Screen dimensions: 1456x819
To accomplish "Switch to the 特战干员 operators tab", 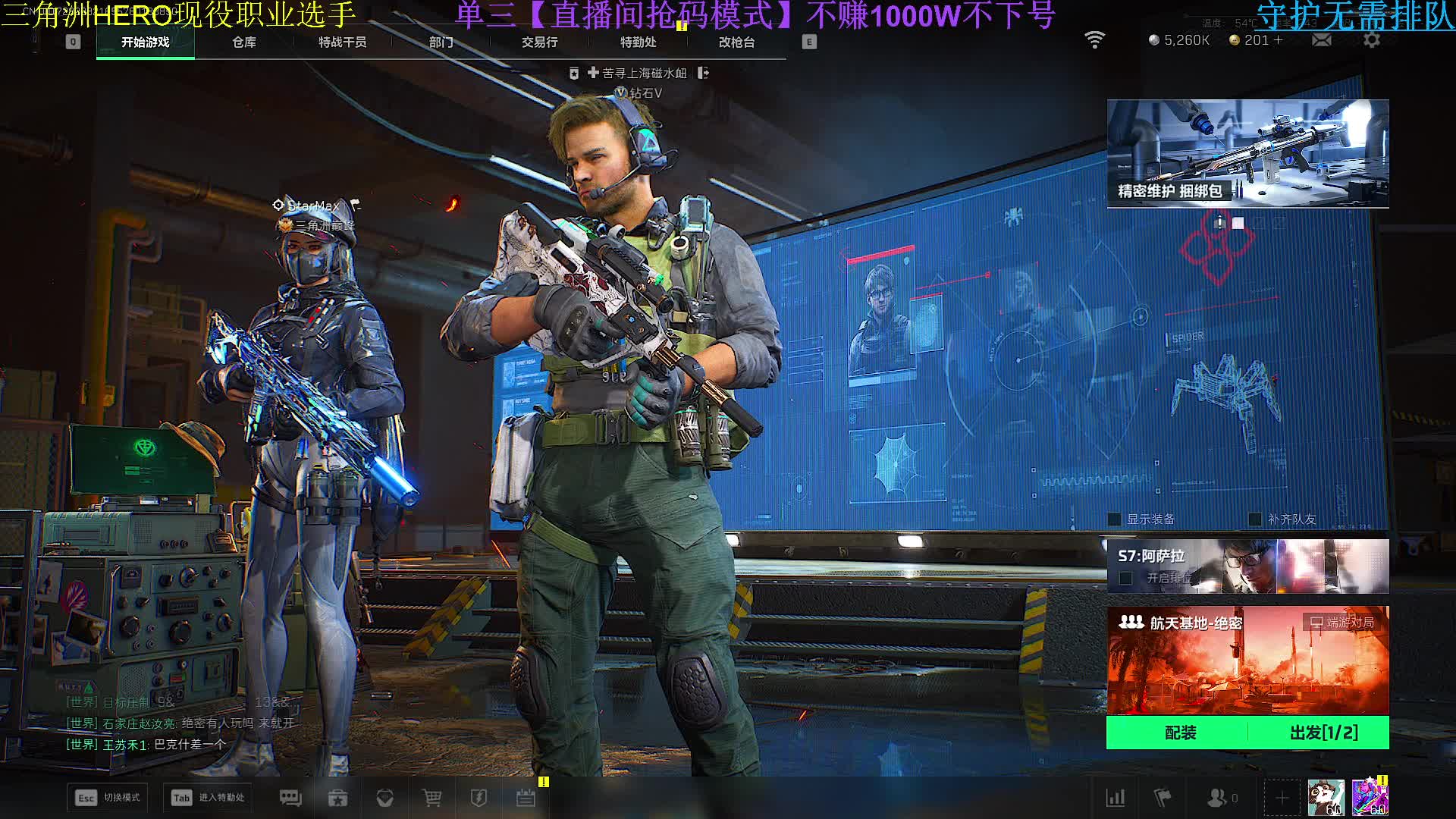I will point(342,42).
